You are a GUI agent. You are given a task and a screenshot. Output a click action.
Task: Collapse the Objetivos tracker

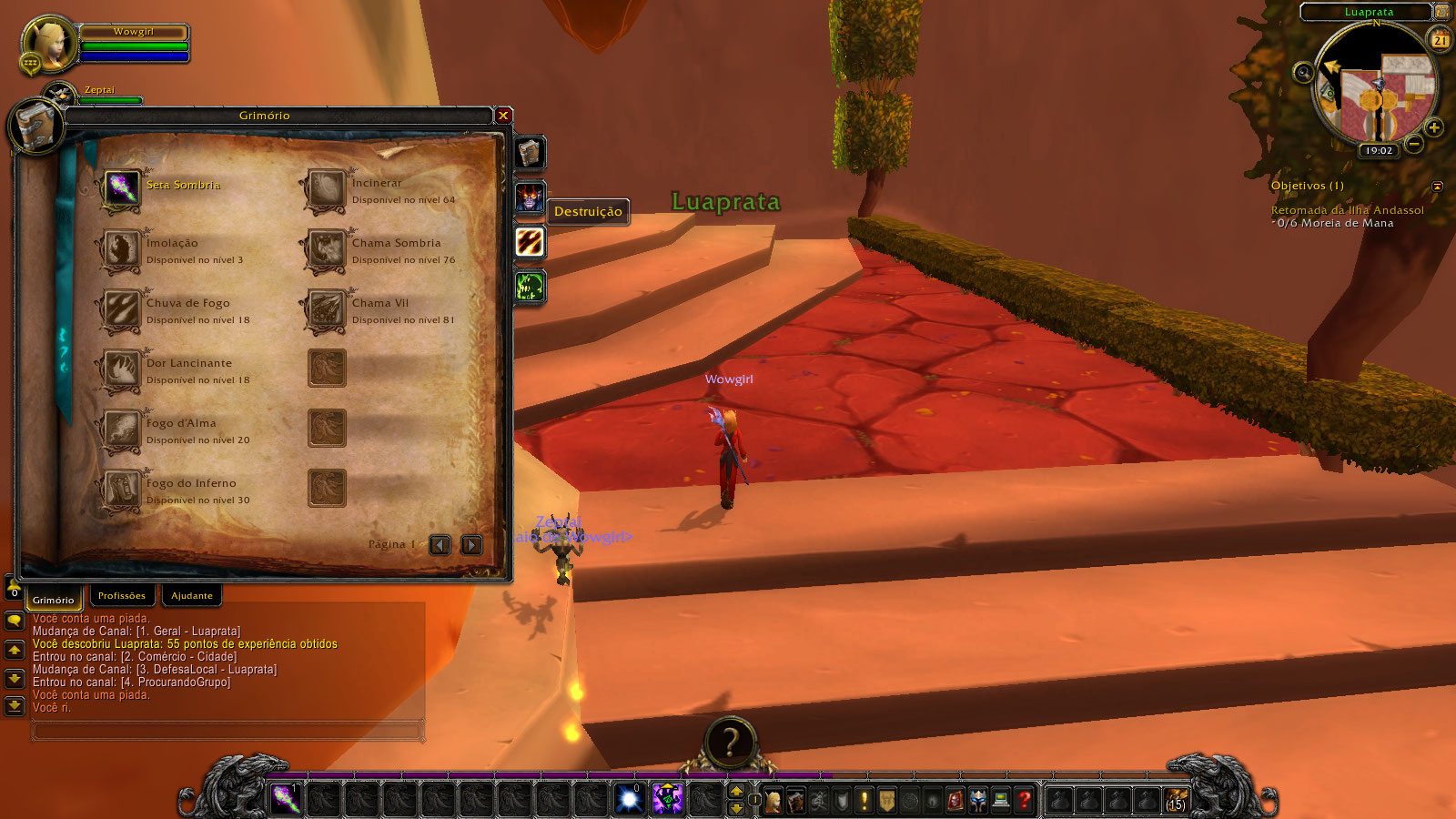[1437, 187]
